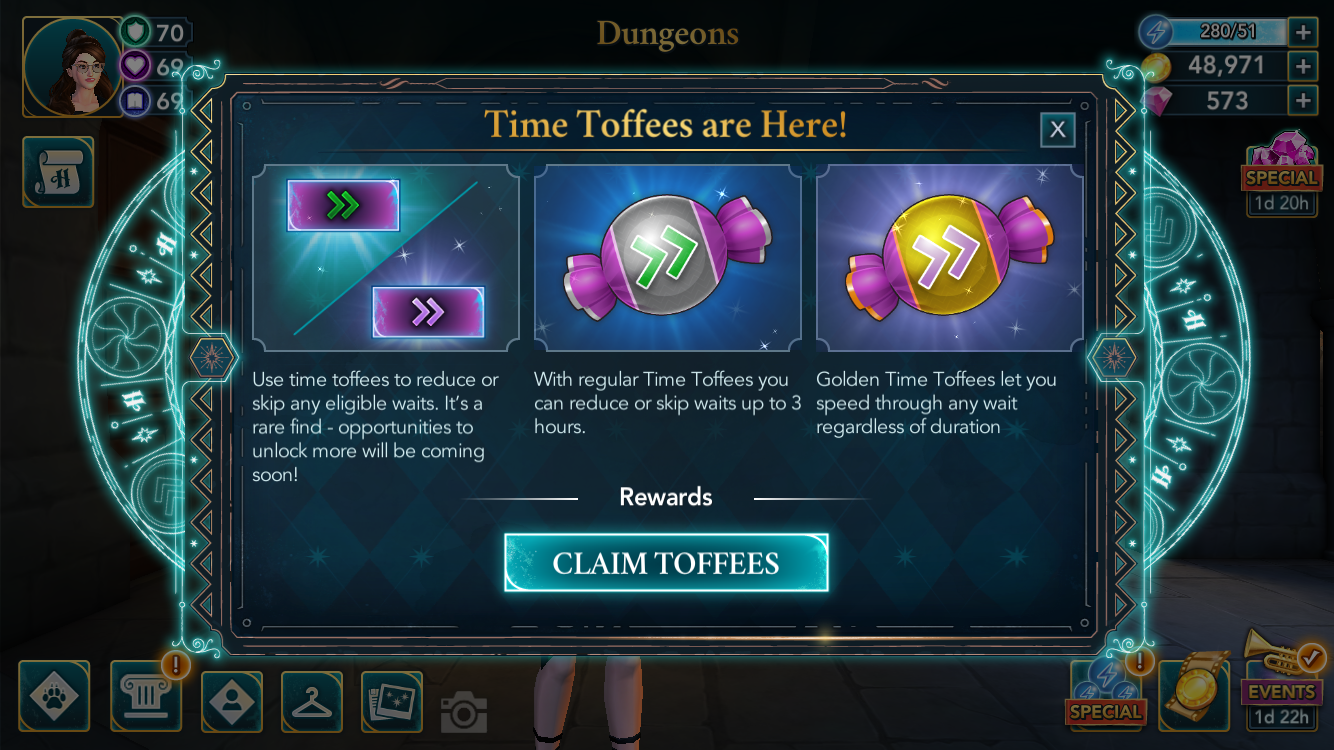Activate the camera screenshot icon
This screenshot has height=750, width=1334.
(462, 712)
